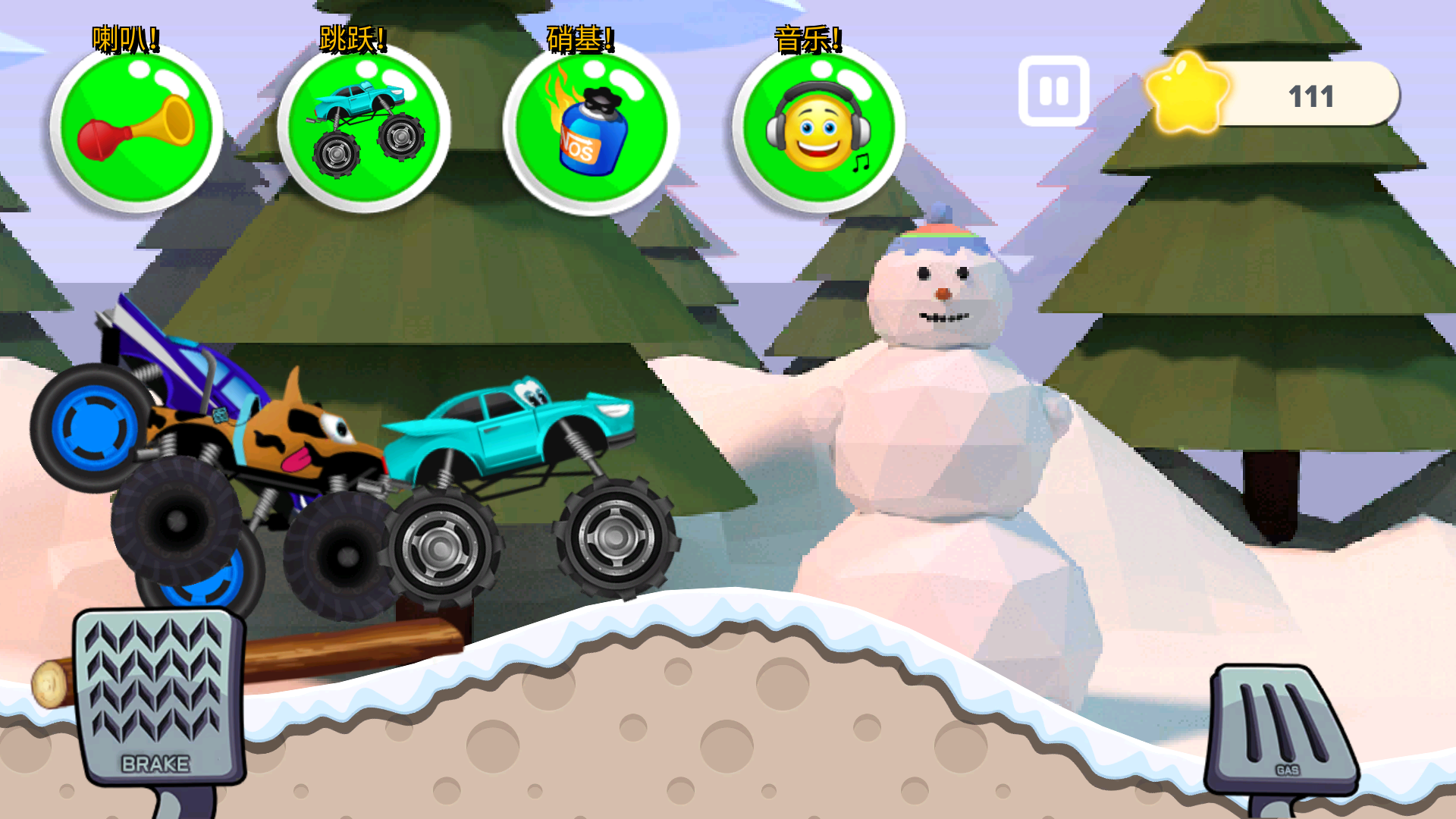Pause the game
The height and width of the screenshot is (819, 1456).
click(1053, 91)
